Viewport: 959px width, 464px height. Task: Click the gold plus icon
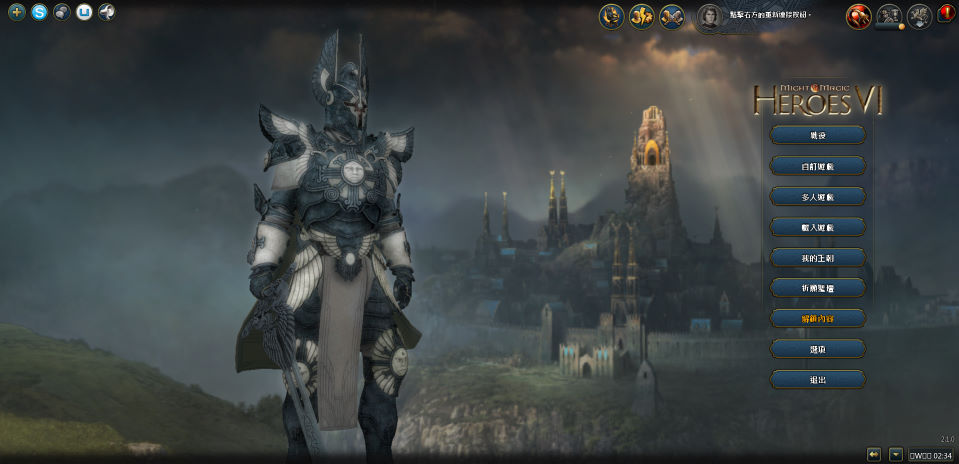click(16, 13)
